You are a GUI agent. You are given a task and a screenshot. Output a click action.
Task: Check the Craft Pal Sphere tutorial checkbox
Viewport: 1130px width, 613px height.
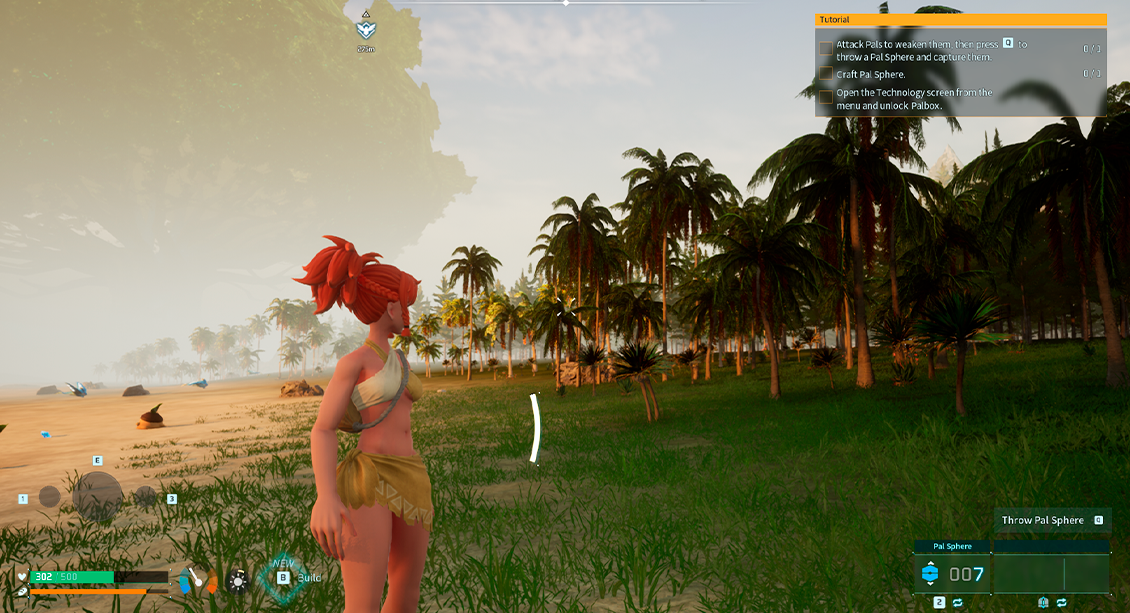point(826,74)
